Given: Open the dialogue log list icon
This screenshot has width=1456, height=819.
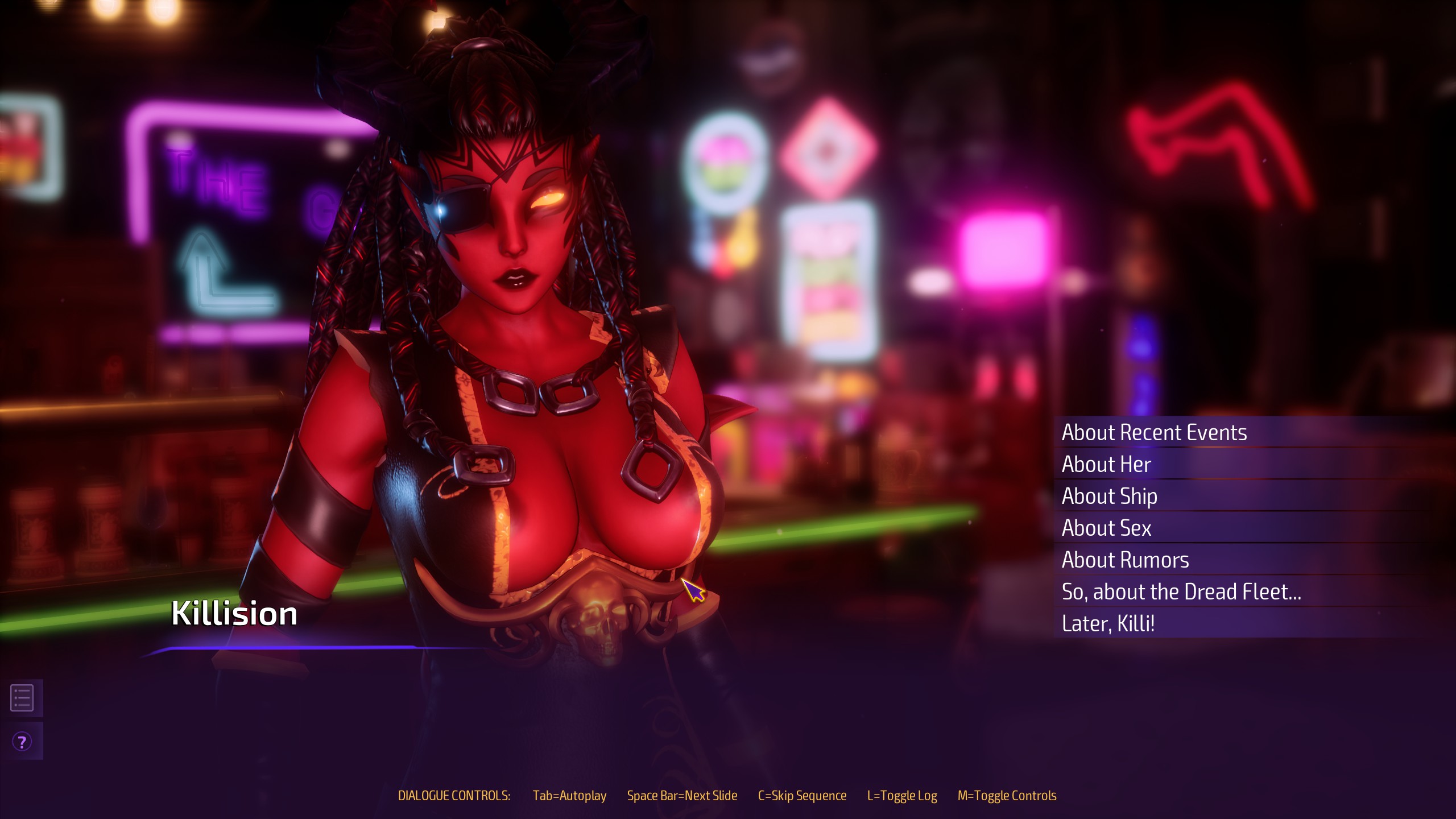Looking at the screenshot, I should click(x=22, y=698).
